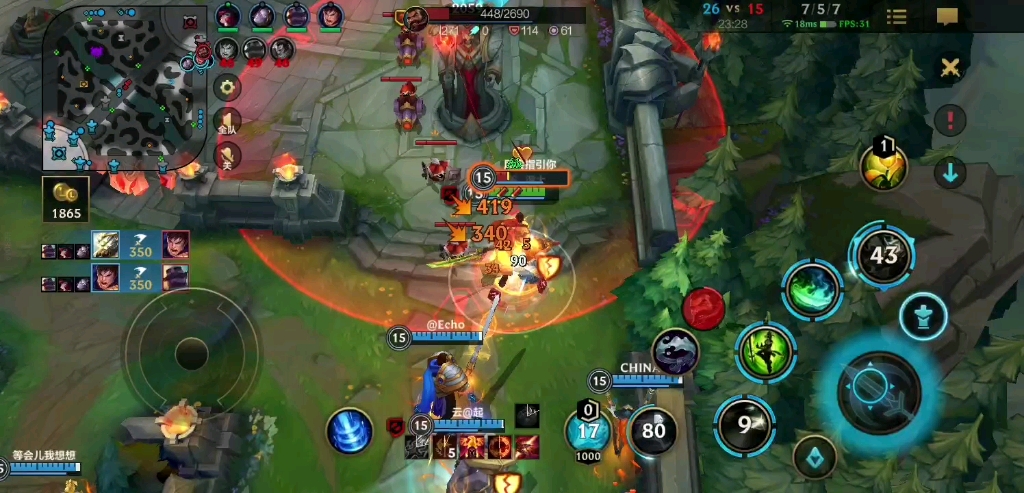Open the scoreboard list icon
This screenshot has width=1024, height=493.
click(x=897, y=16)
